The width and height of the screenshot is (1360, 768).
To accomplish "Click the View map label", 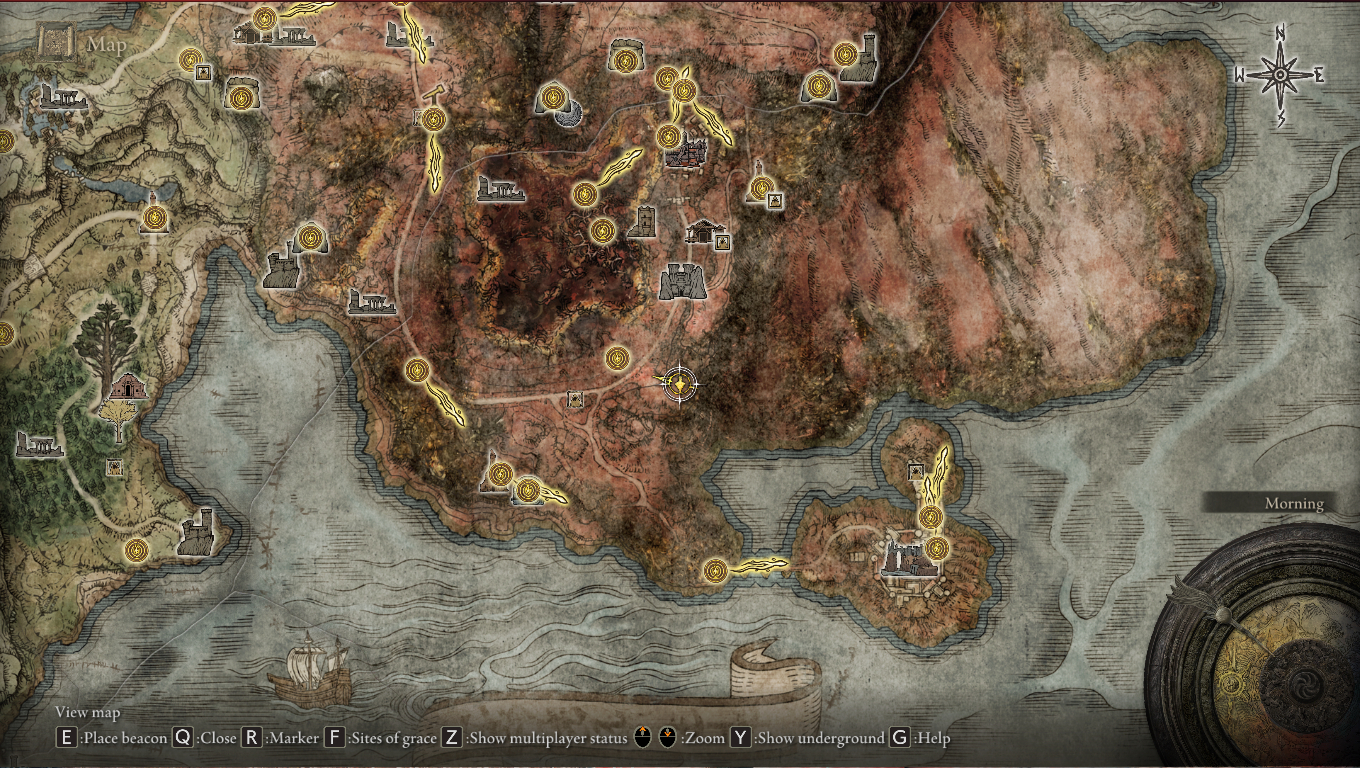I will (x=88, y=713).
